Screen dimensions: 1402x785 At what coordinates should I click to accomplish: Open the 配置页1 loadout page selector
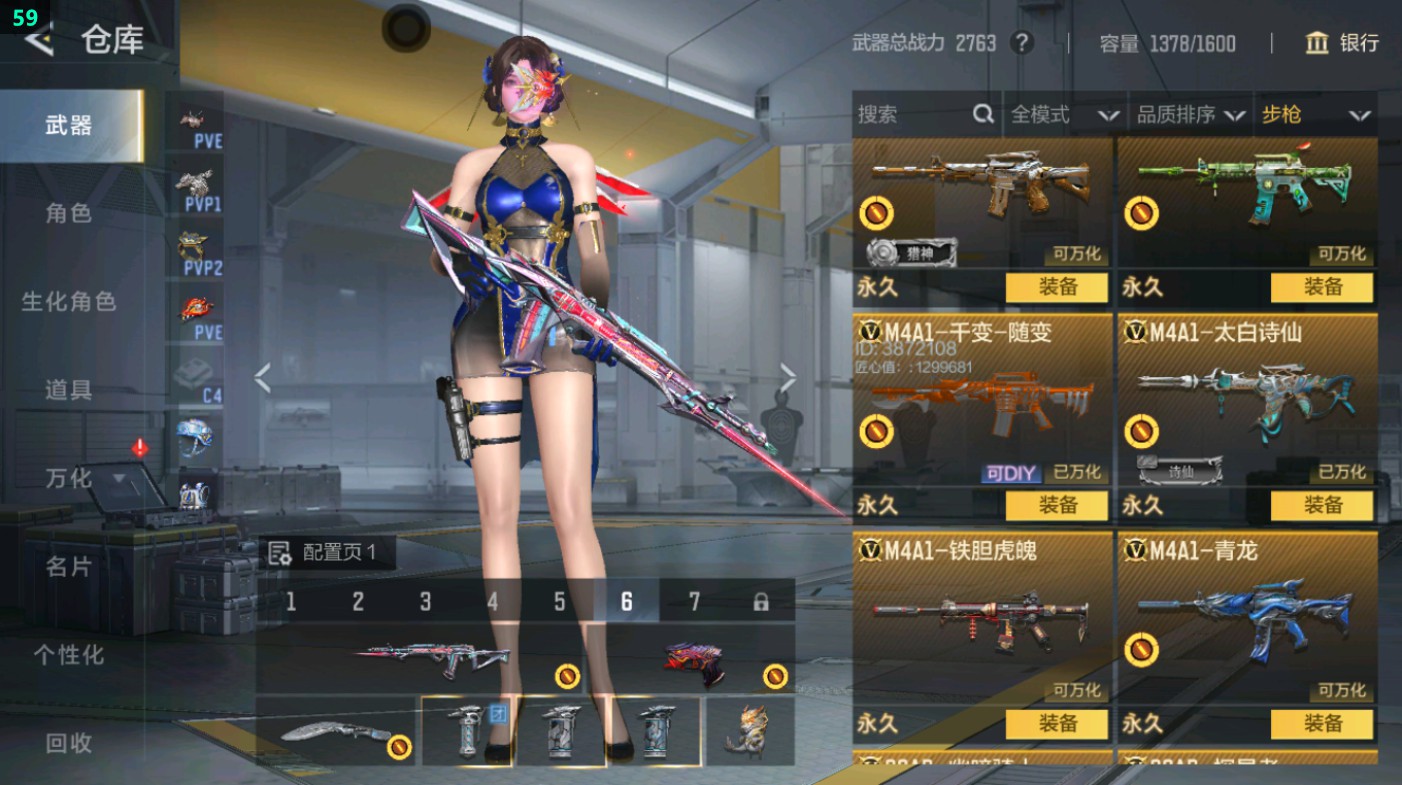327,553
